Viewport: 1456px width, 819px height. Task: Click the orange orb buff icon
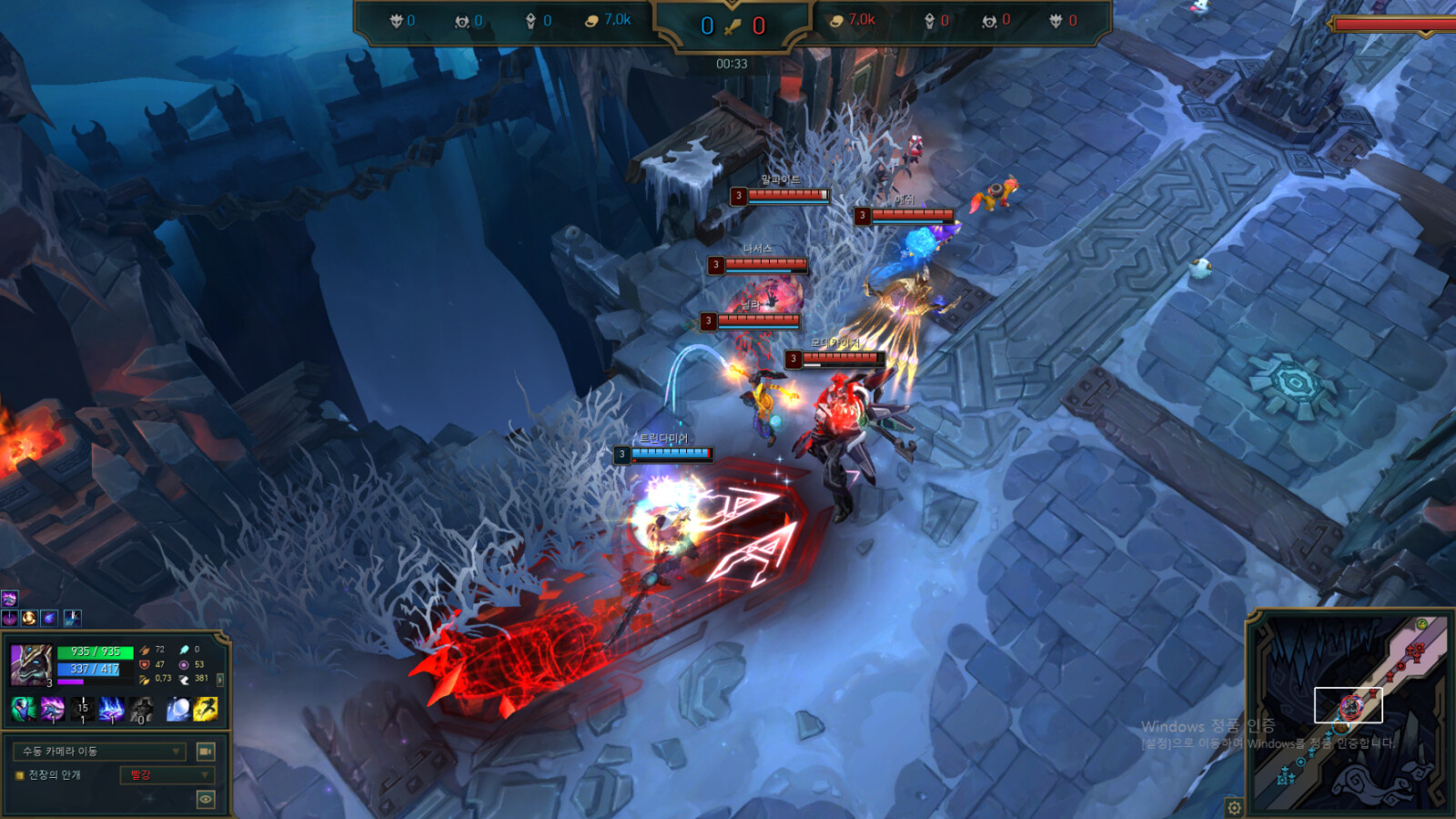(29, 619)
